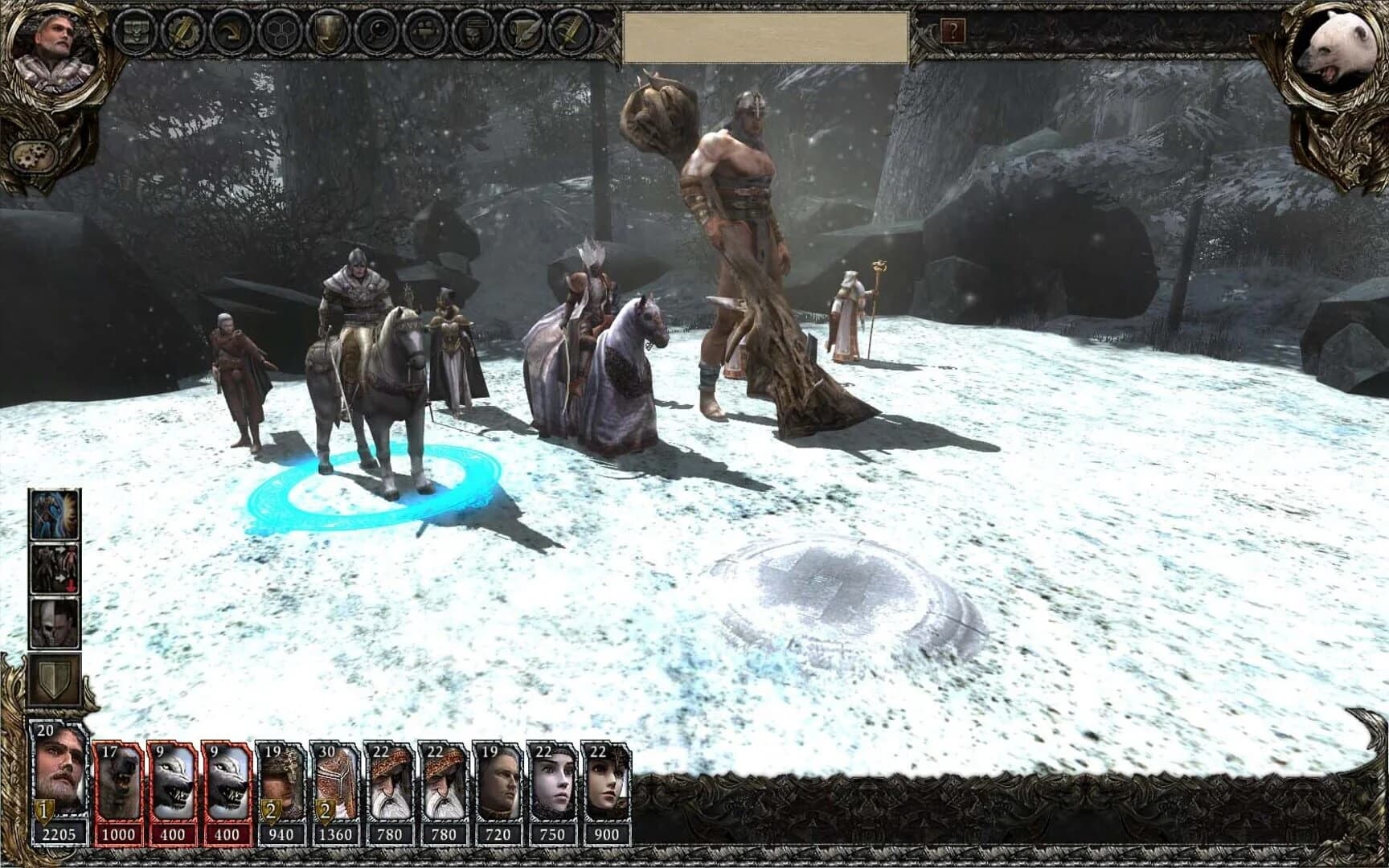Select the magnifying glass search icon
Screen dimensions: 1389x868
pos(372,33)
